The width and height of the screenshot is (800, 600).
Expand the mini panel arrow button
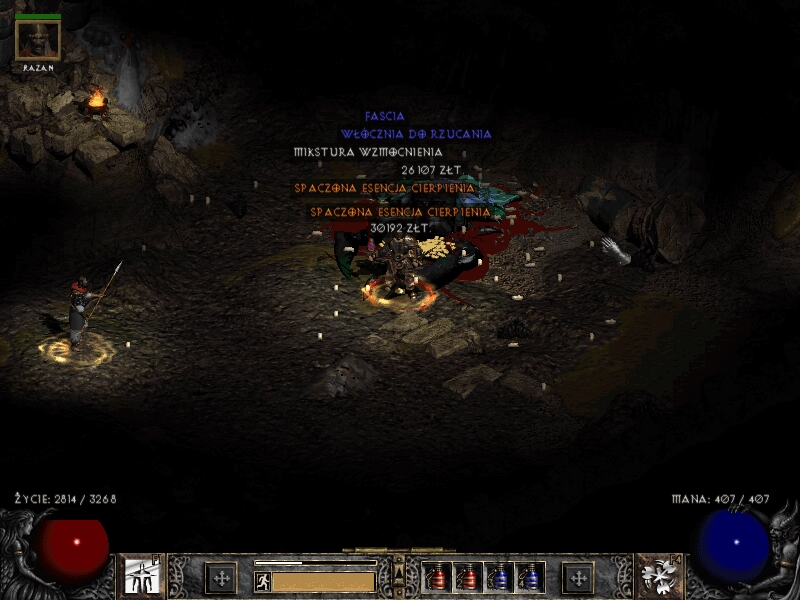pyautogui.click(x=399, y=568)
